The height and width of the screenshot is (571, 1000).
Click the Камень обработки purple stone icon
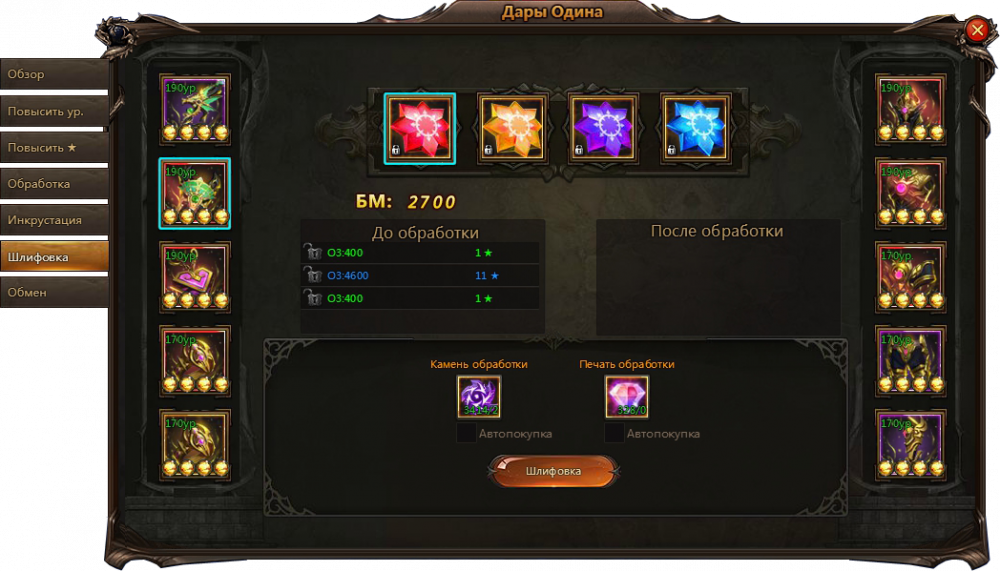pos(479,396)
